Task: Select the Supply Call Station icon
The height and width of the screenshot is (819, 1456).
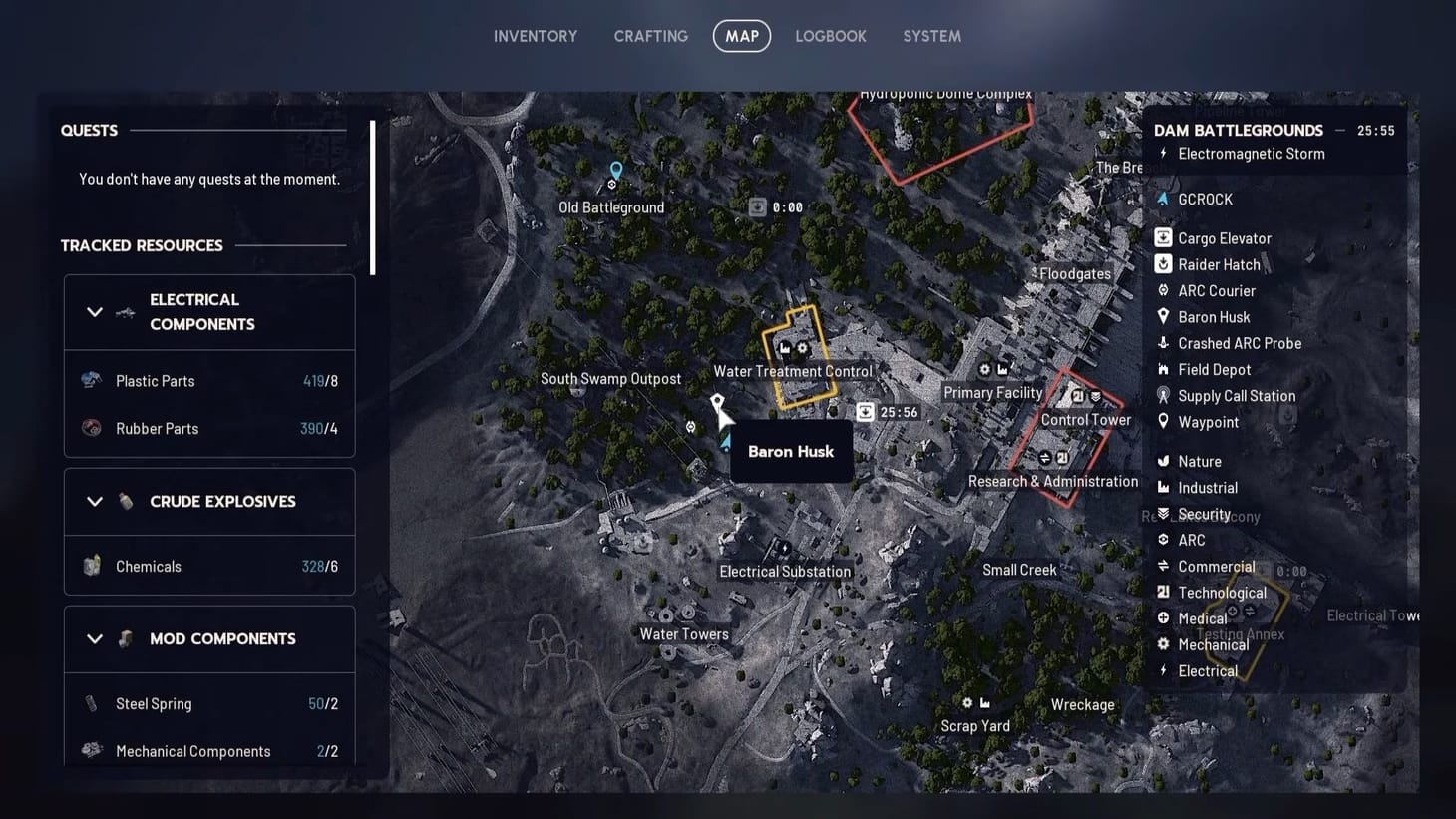Action: tap(1163, 395)
